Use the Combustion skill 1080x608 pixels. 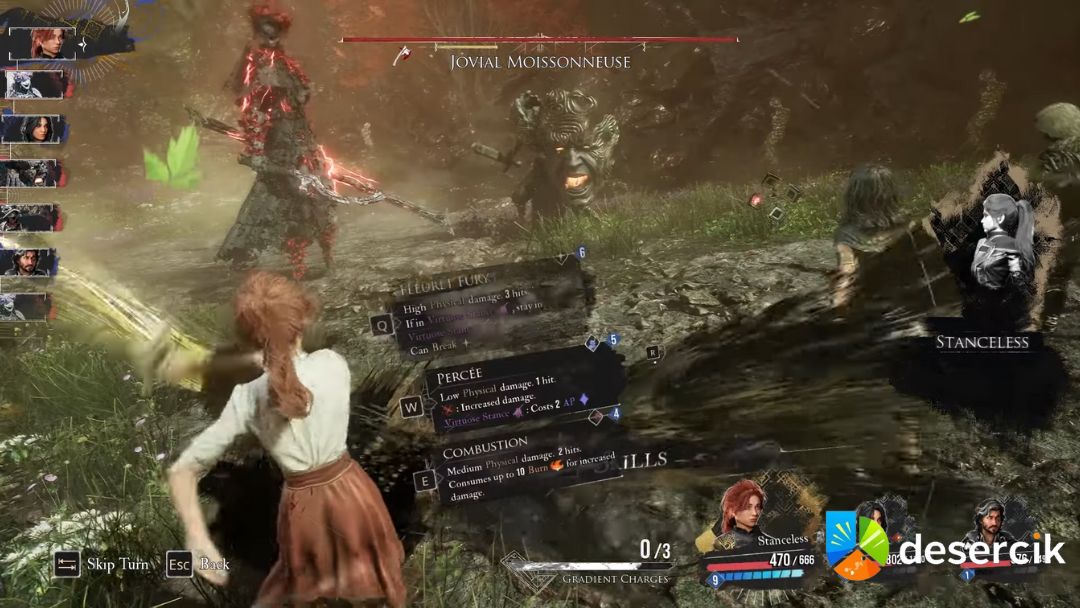click(520, 467)
